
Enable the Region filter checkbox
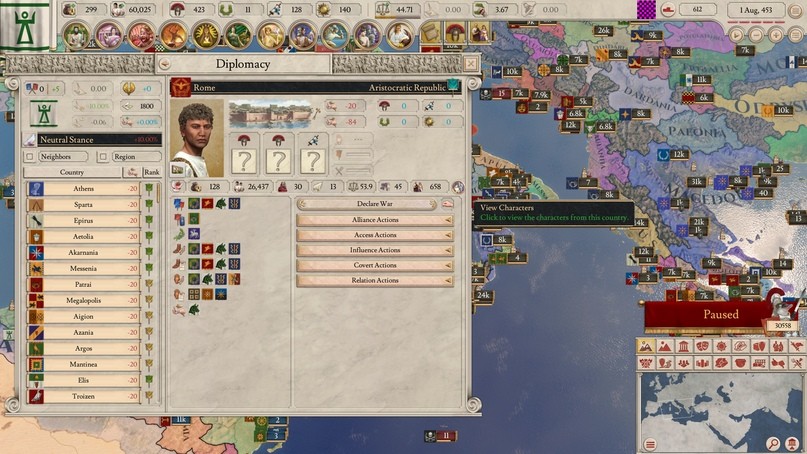(103, 157)
